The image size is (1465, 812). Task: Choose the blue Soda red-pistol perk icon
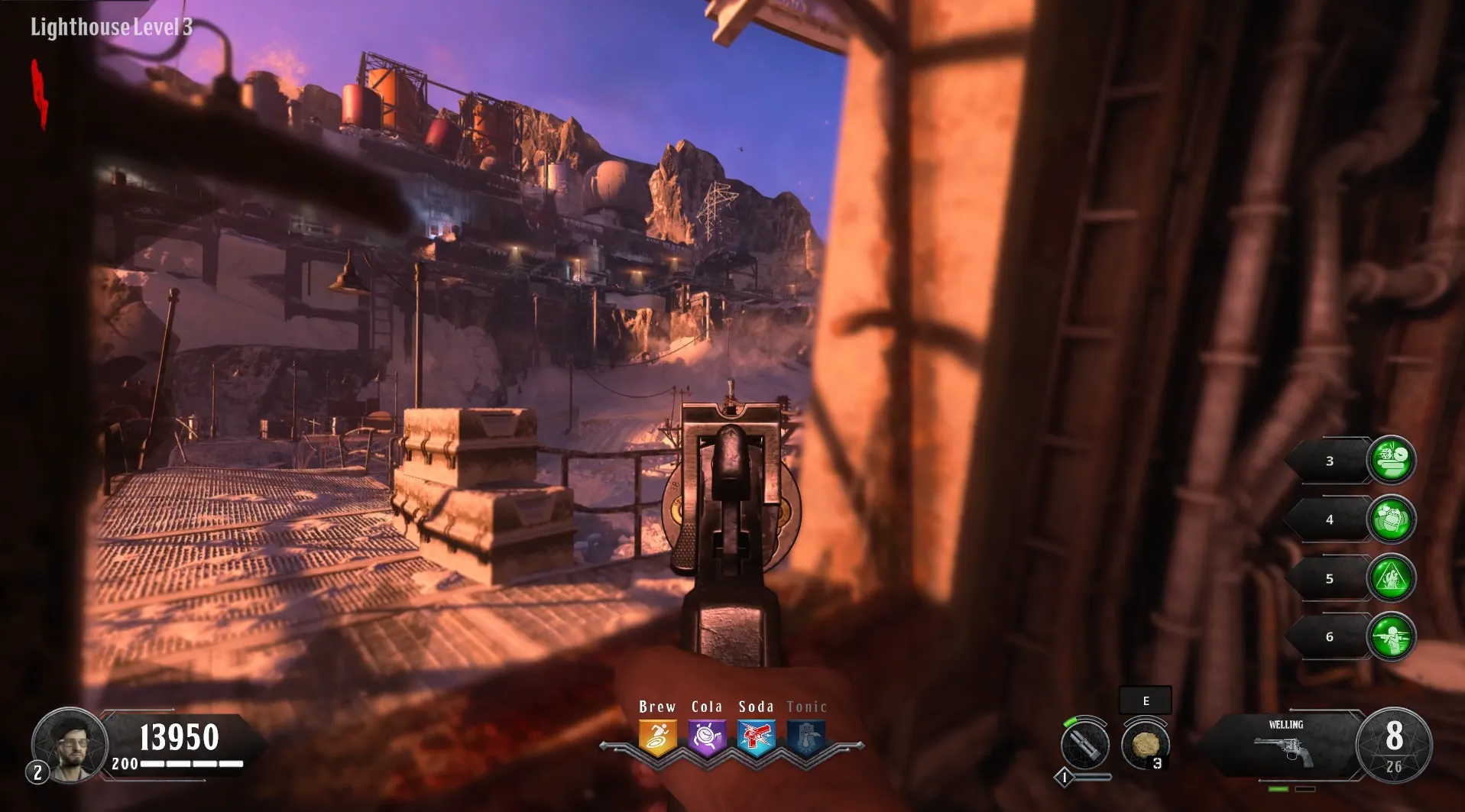coord(756,738)
